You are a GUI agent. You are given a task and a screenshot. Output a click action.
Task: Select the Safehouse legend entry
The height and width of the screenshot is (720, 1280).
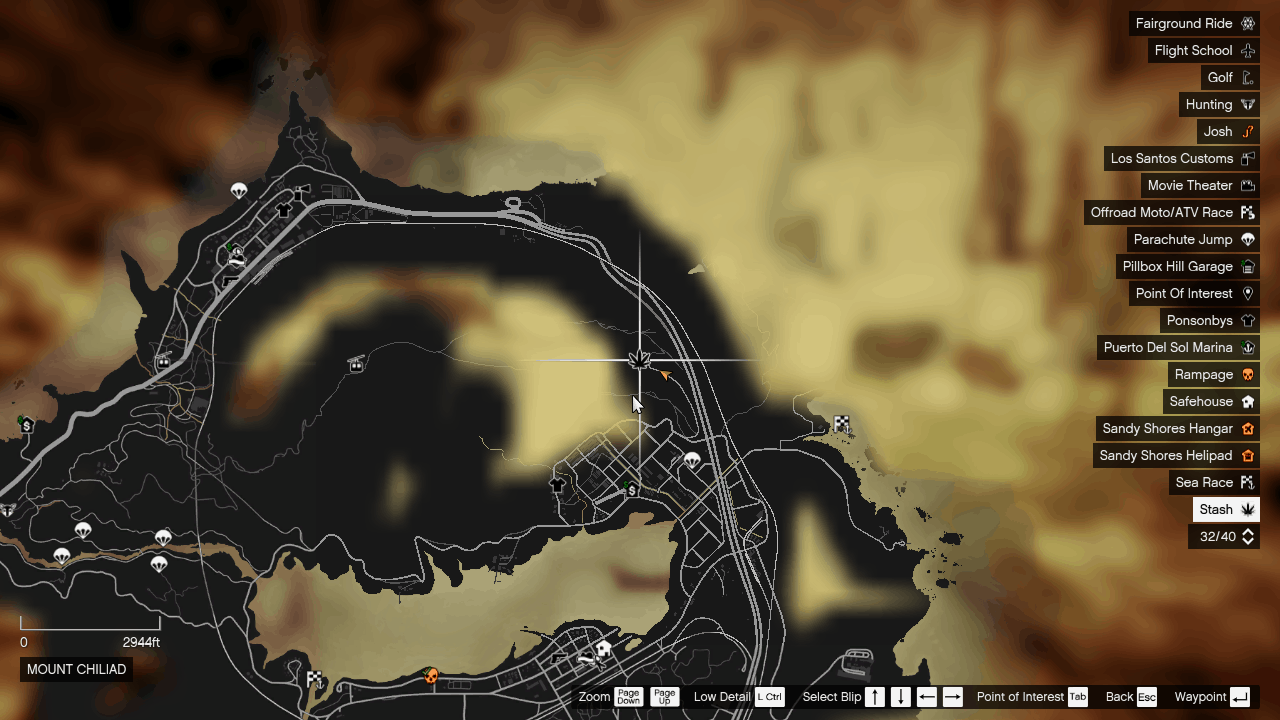pos(1211,401)
